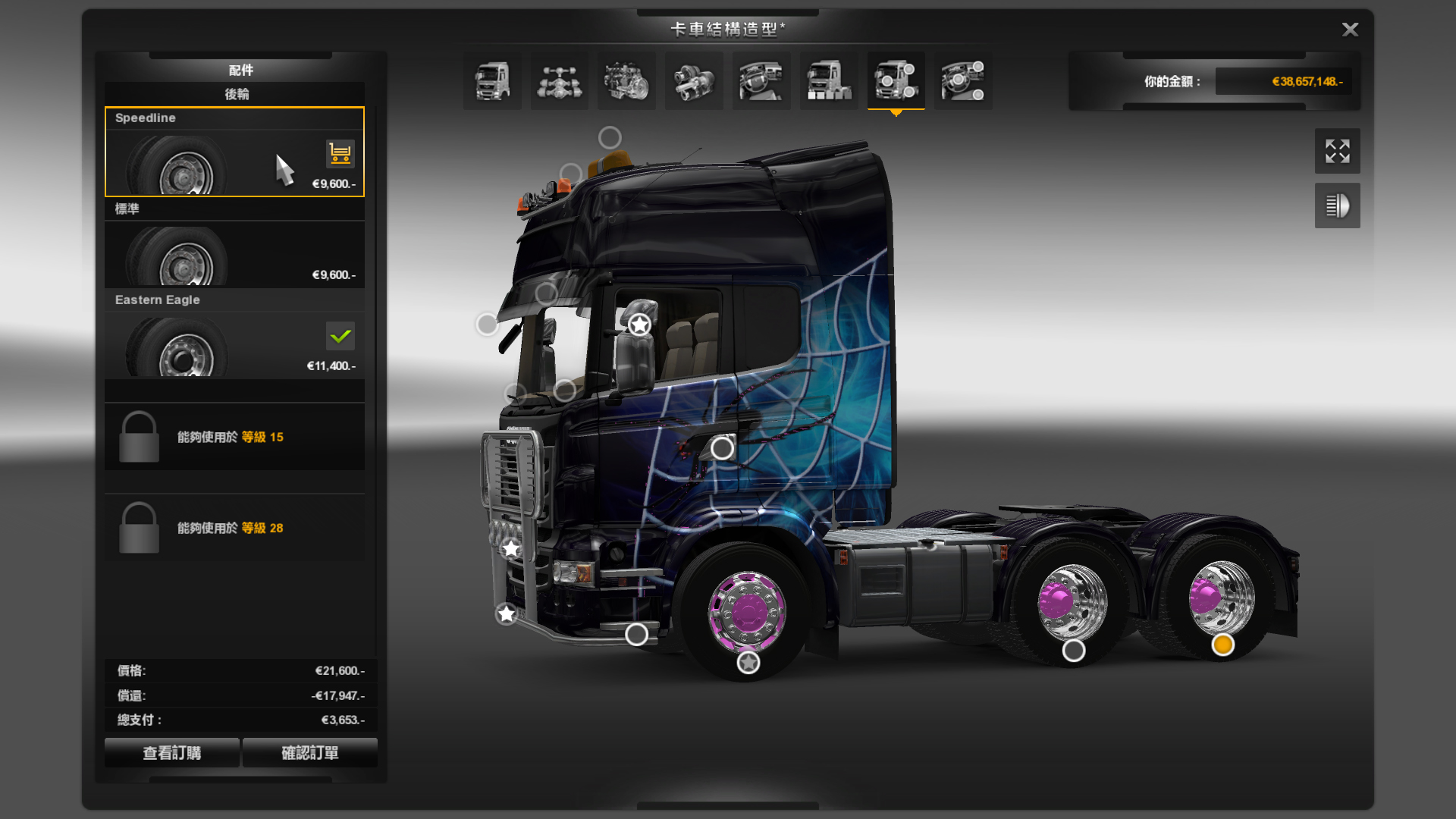This screenshot has height=819, width=1456.
Task: Confirm the order with 確認訂單
Action: (309, 753)
